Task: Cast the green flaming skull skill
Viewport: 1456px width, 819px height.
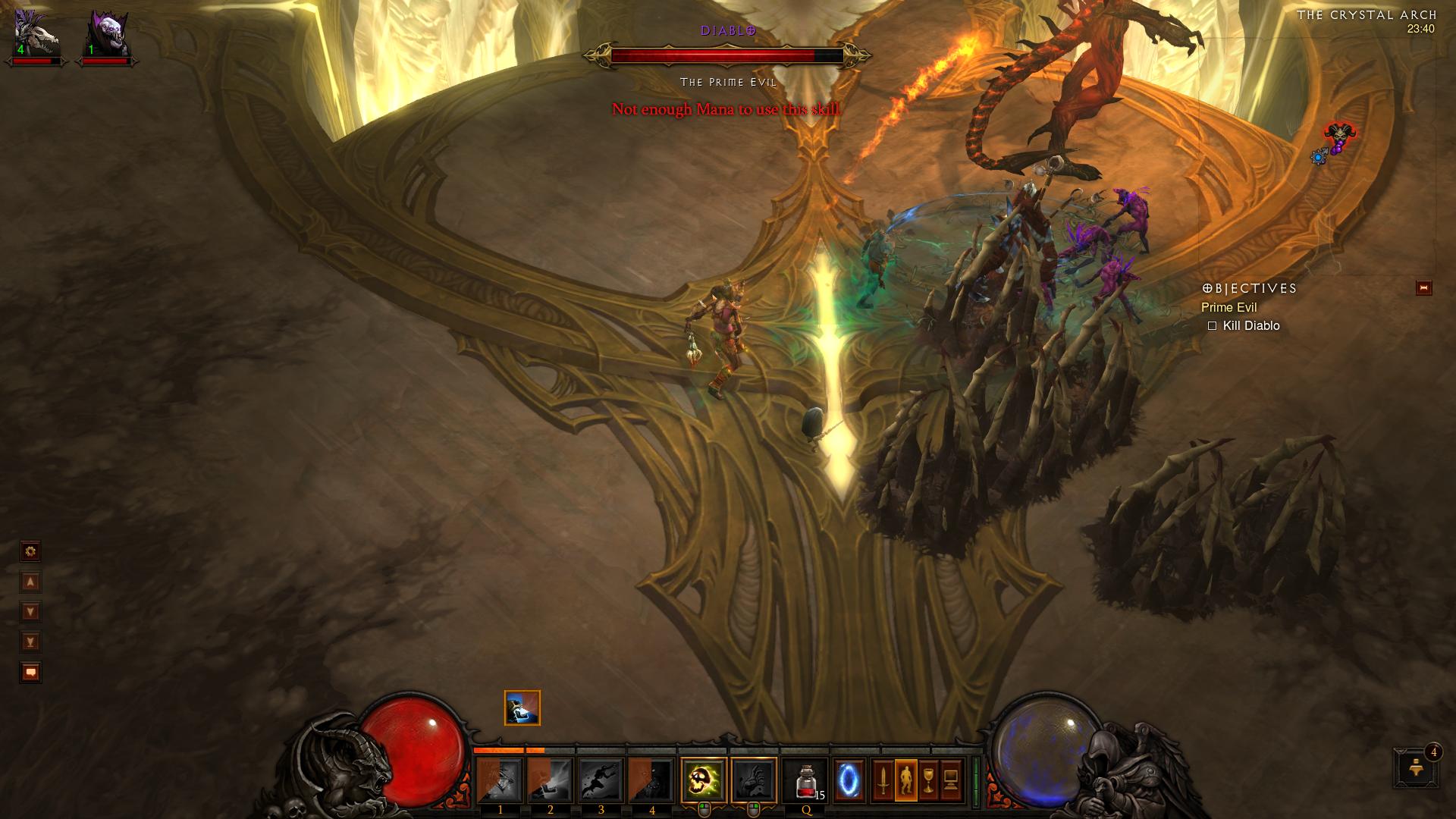Action: (704, 780)
